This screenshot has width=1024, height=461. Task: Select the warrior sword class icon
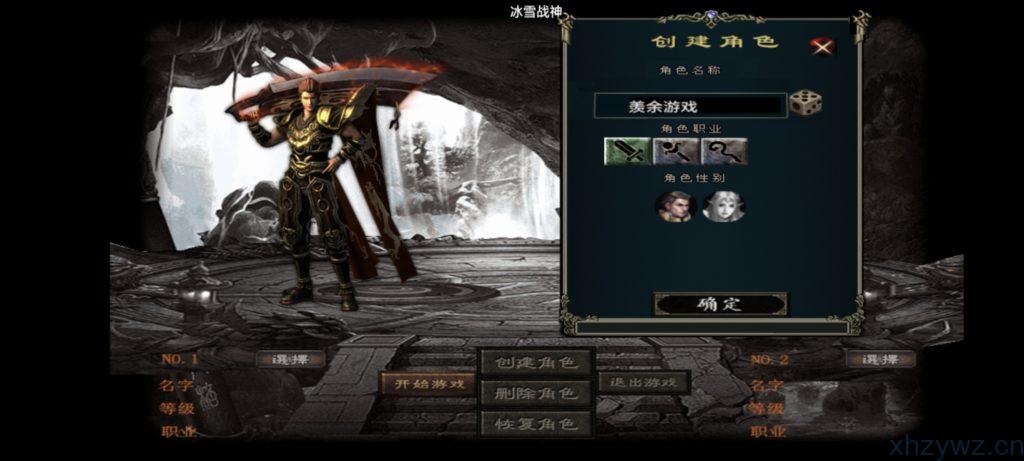626,151
